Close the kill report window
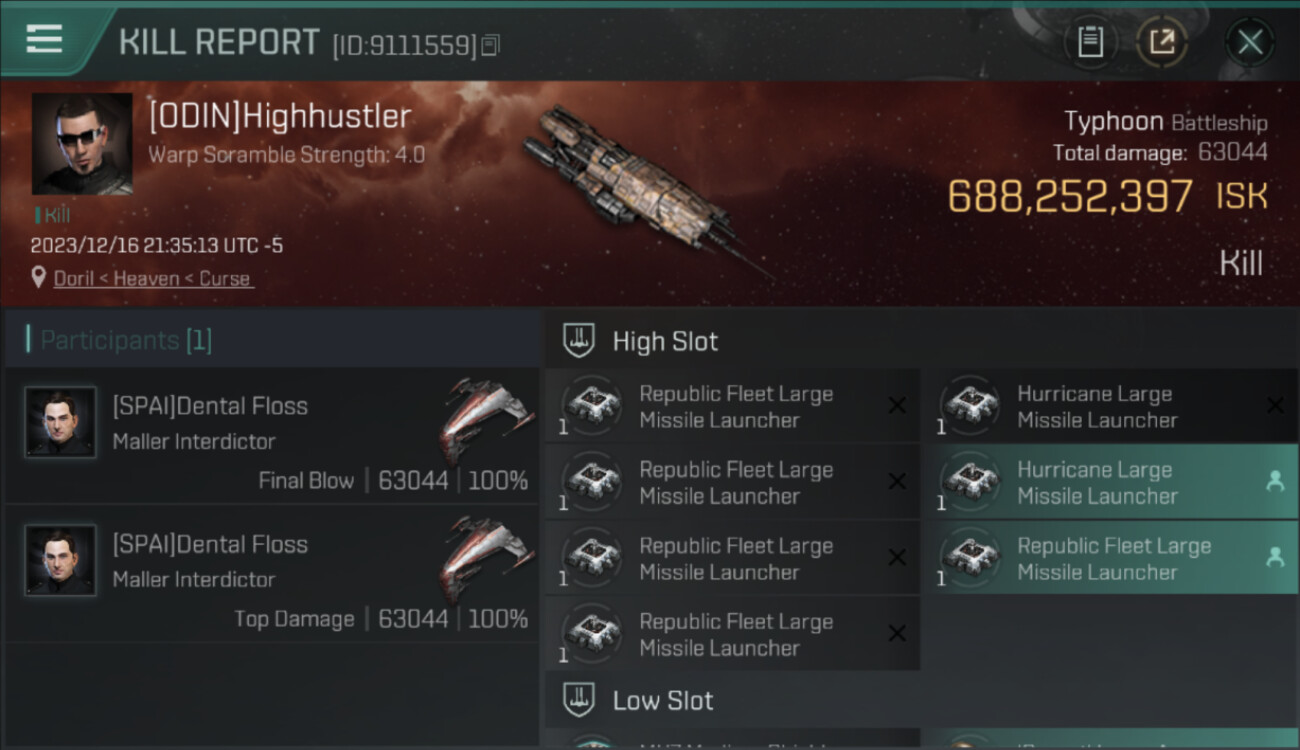This screenshot has width=1300, height=750. [1249, 42]
